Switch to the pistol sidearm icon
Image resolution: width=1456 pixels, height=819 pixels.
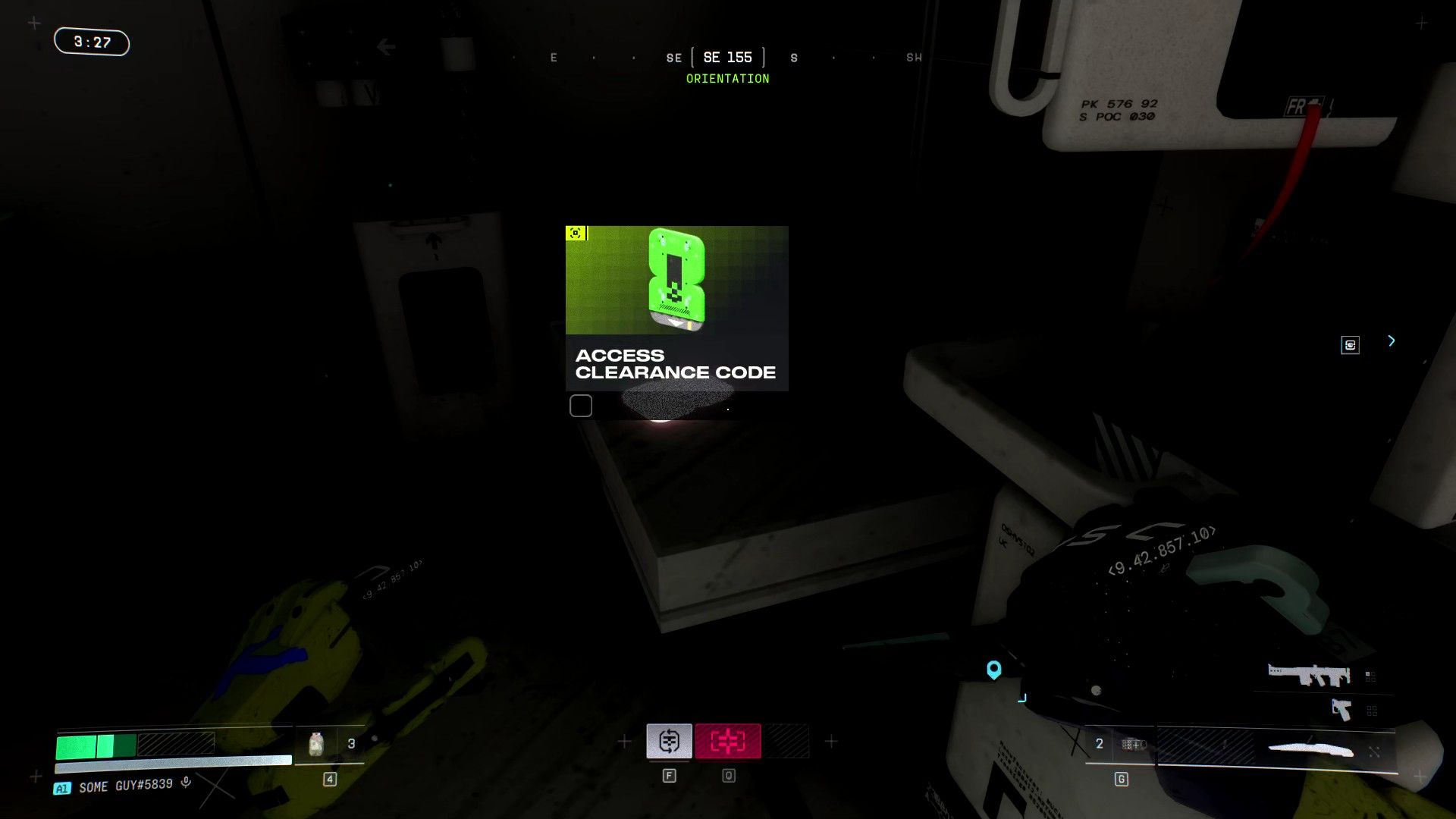point(1341,710)
